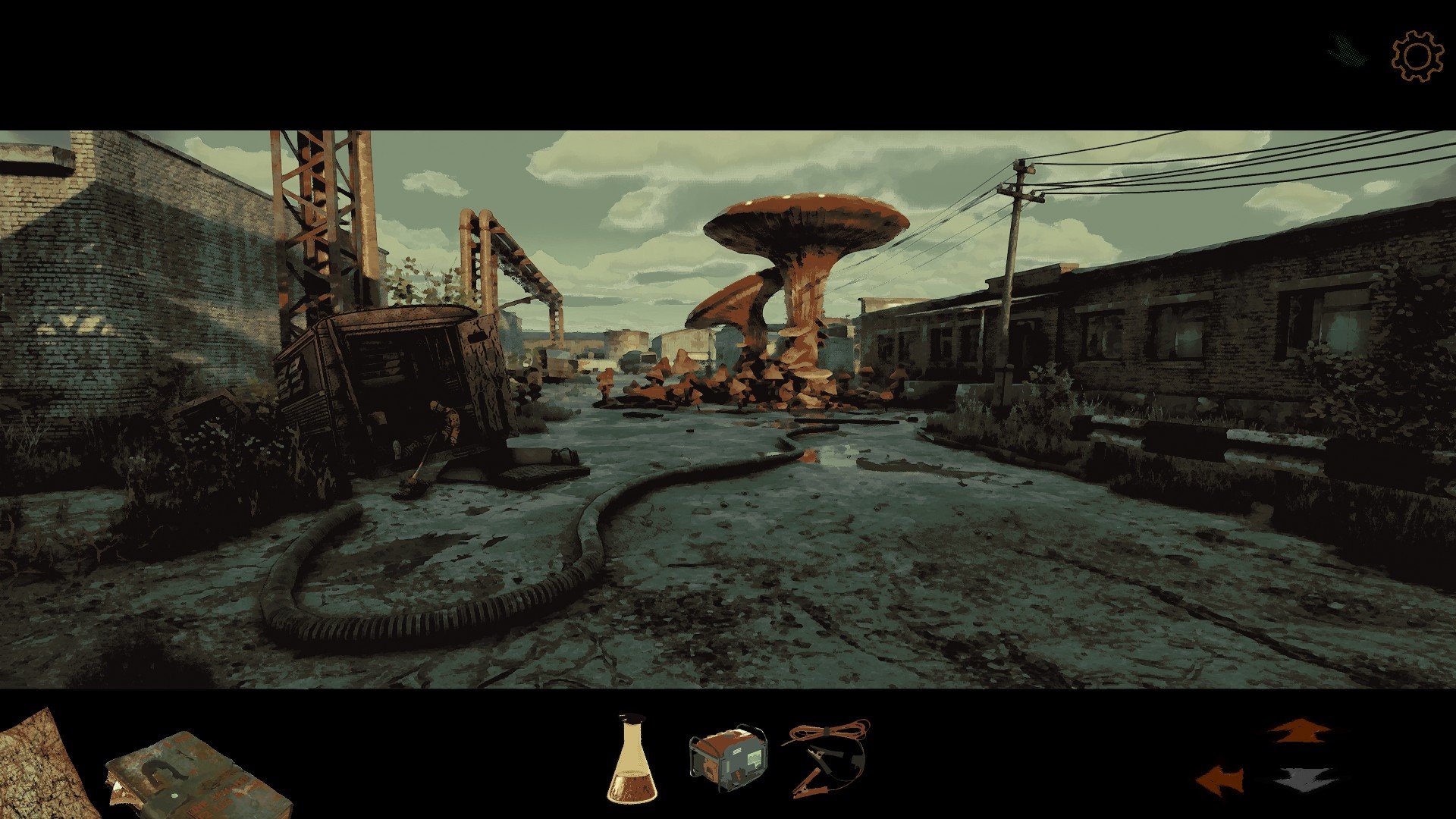Click the gray backward navigation arrow
The height and width of the screenshot is (819, 1456).
click(x=1307, y=780)
